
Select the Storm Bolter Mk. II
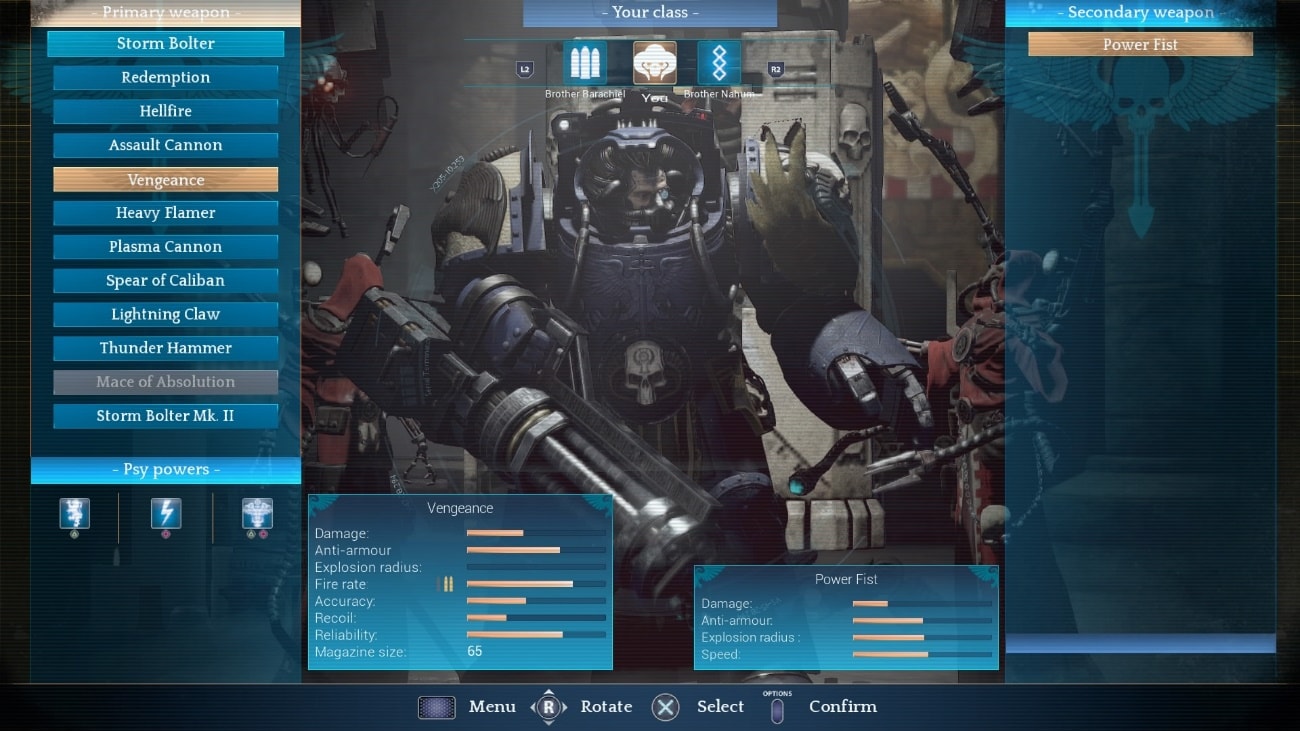coord(165,416)
